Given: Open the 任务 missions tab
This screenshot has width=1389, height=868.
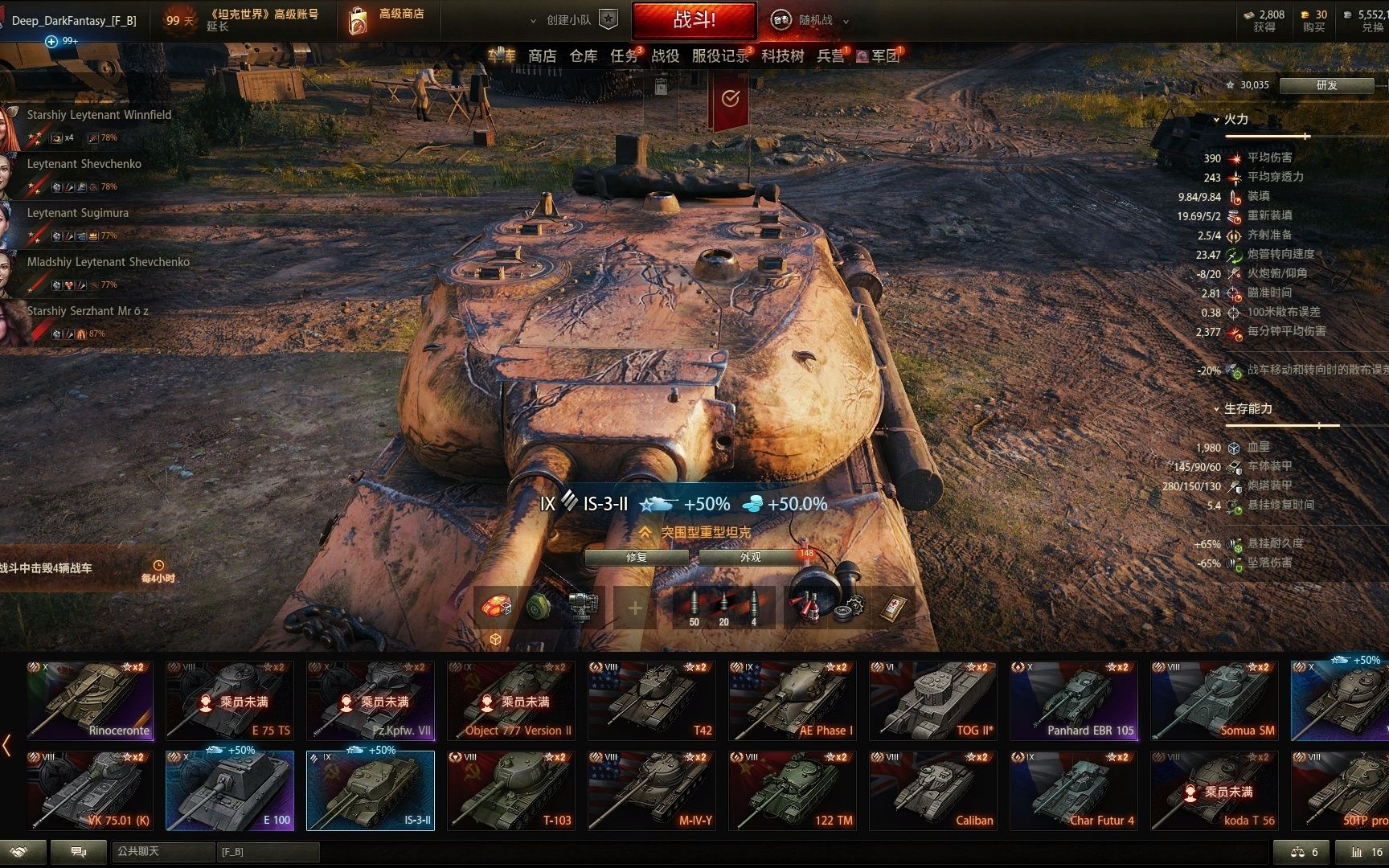Looking at the screenshot, I should tap(624, 55).
